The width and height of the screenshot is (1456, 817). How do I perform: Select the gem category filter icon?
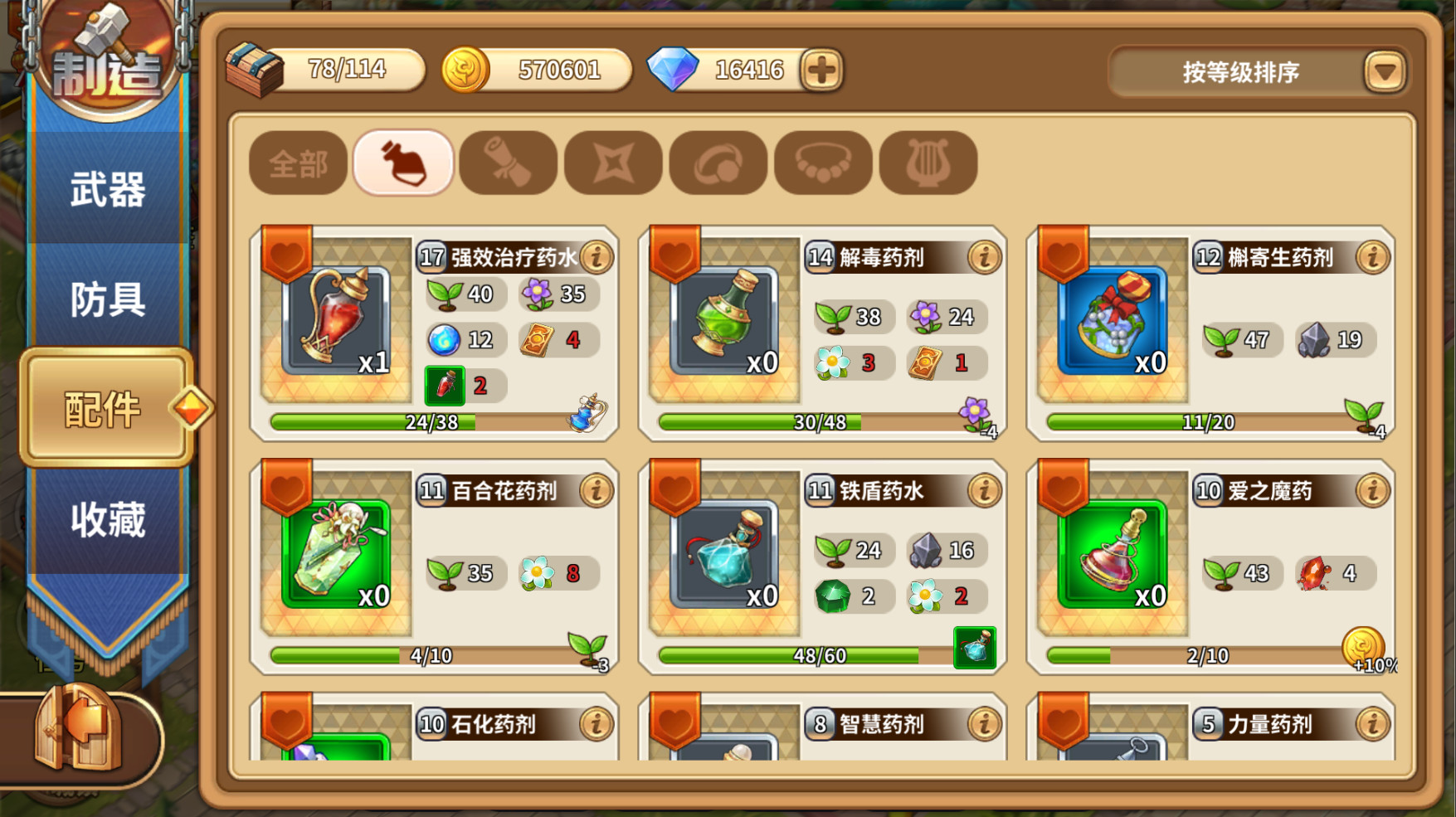612,163
